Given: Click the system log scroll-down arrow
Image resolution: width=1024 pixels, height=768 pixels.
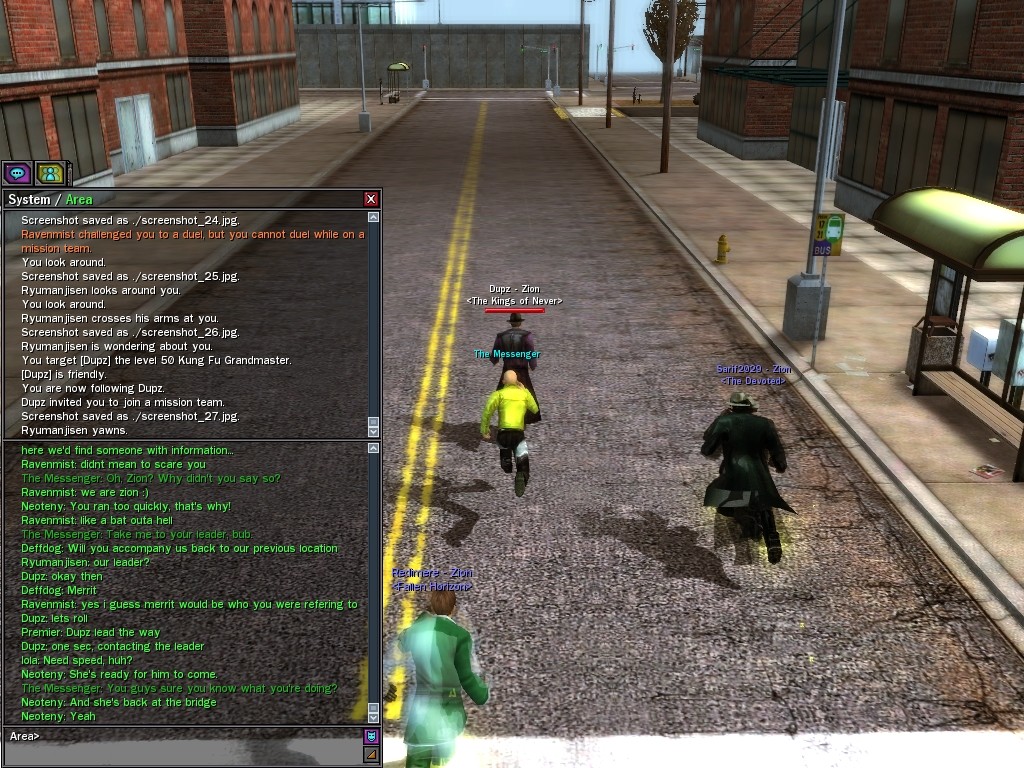Looking at the screenshot, I should click(x=373, y=429).
